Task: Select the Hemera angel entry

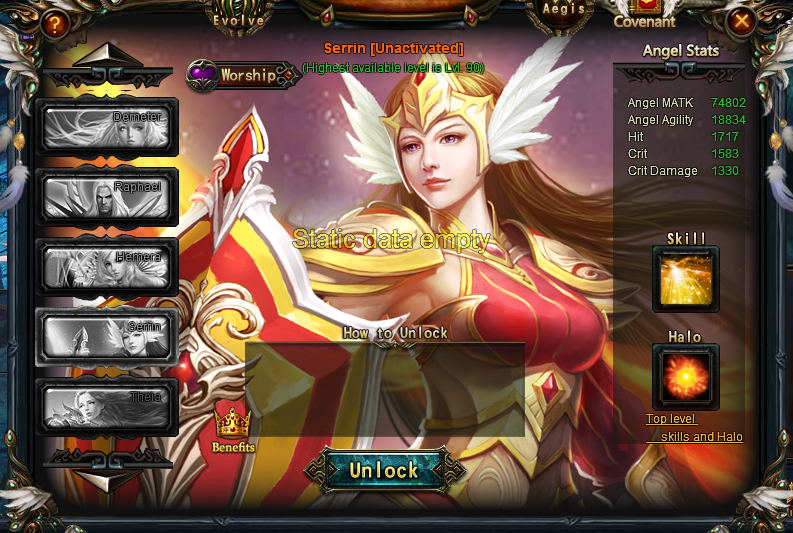Action: tap(107, 267)
